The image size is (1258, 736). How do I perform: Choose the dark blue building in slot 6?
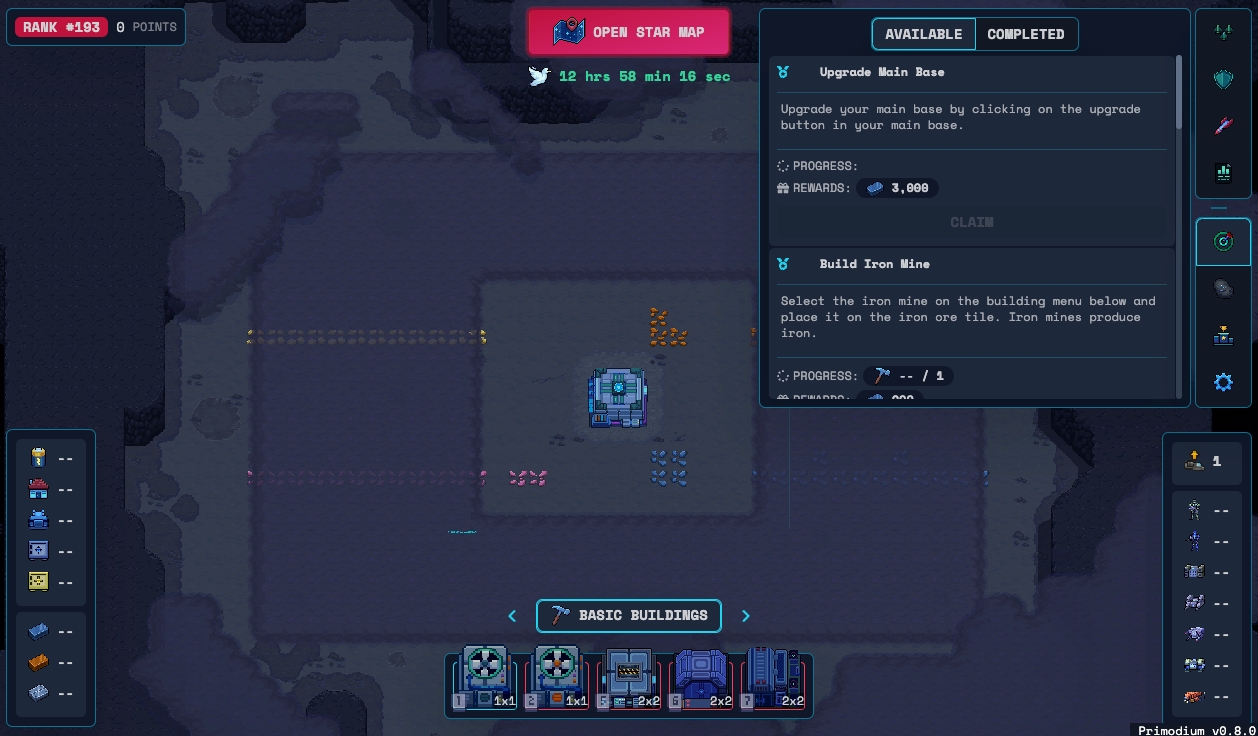701,679
